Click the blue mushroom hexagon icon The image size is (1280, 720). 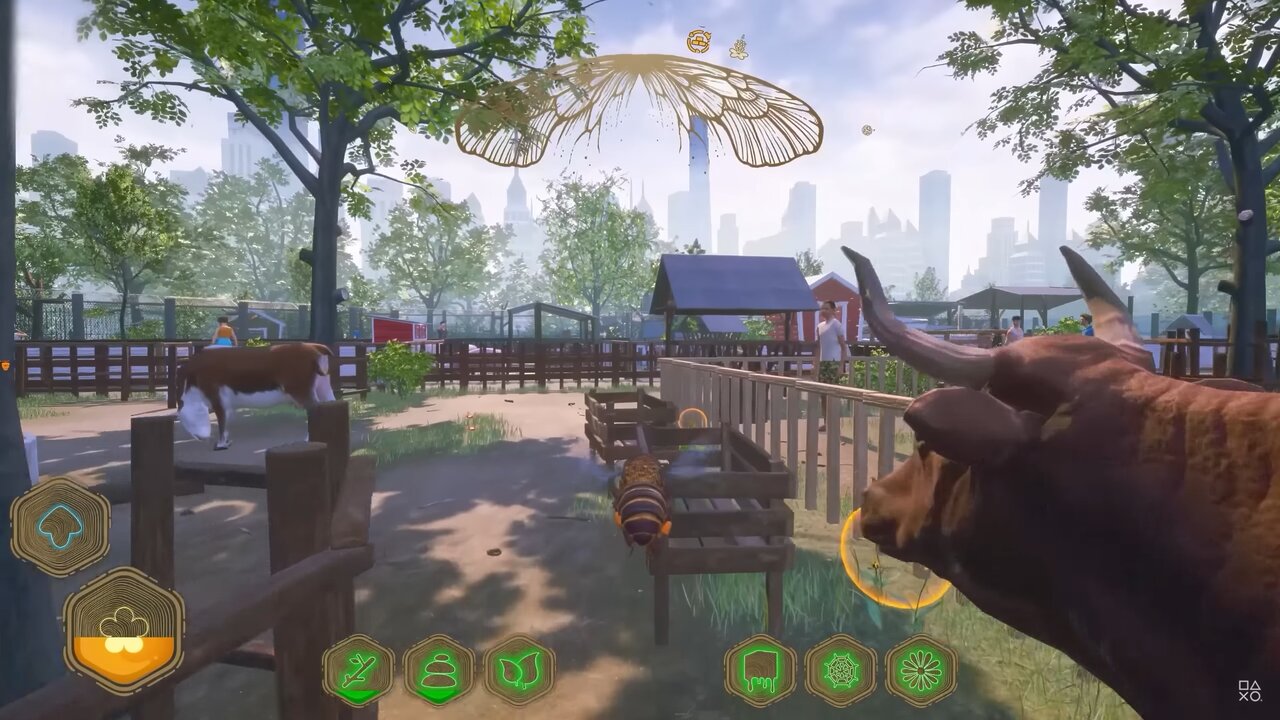point(60,526)
